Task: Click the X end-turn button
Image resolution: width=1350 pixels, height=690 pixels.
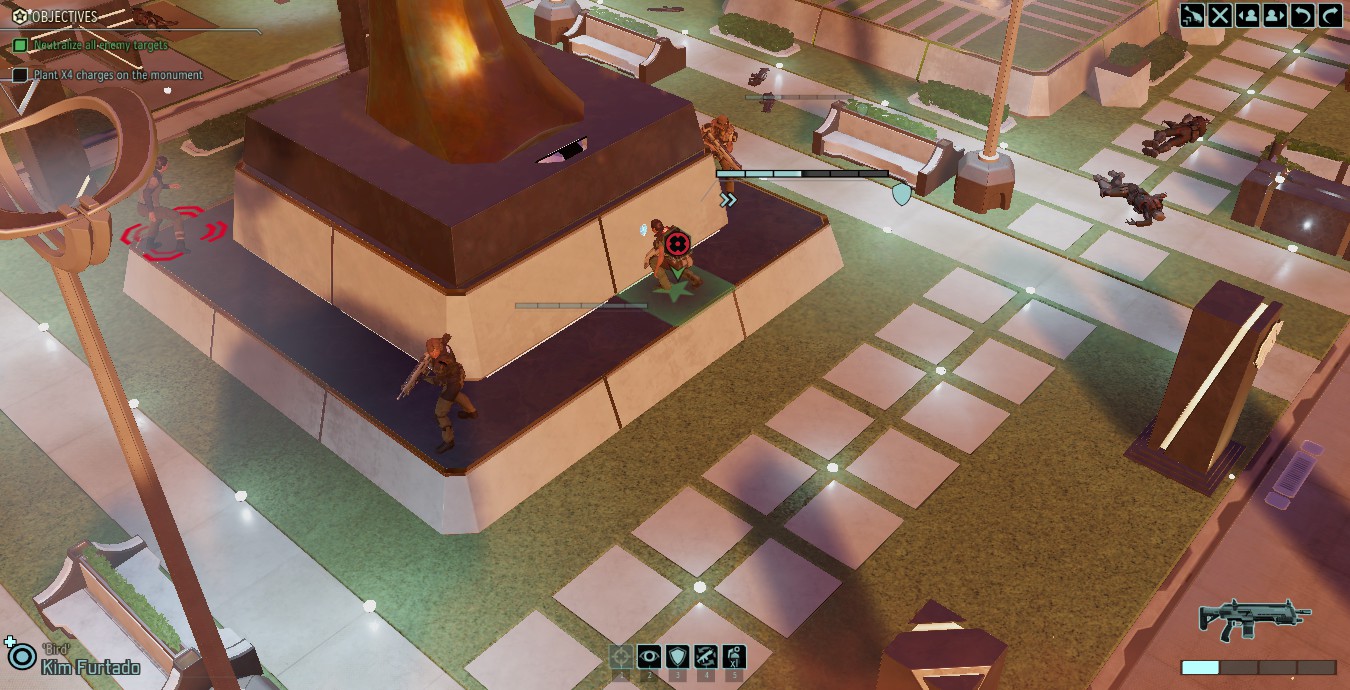Action: tap(1220, 15)
